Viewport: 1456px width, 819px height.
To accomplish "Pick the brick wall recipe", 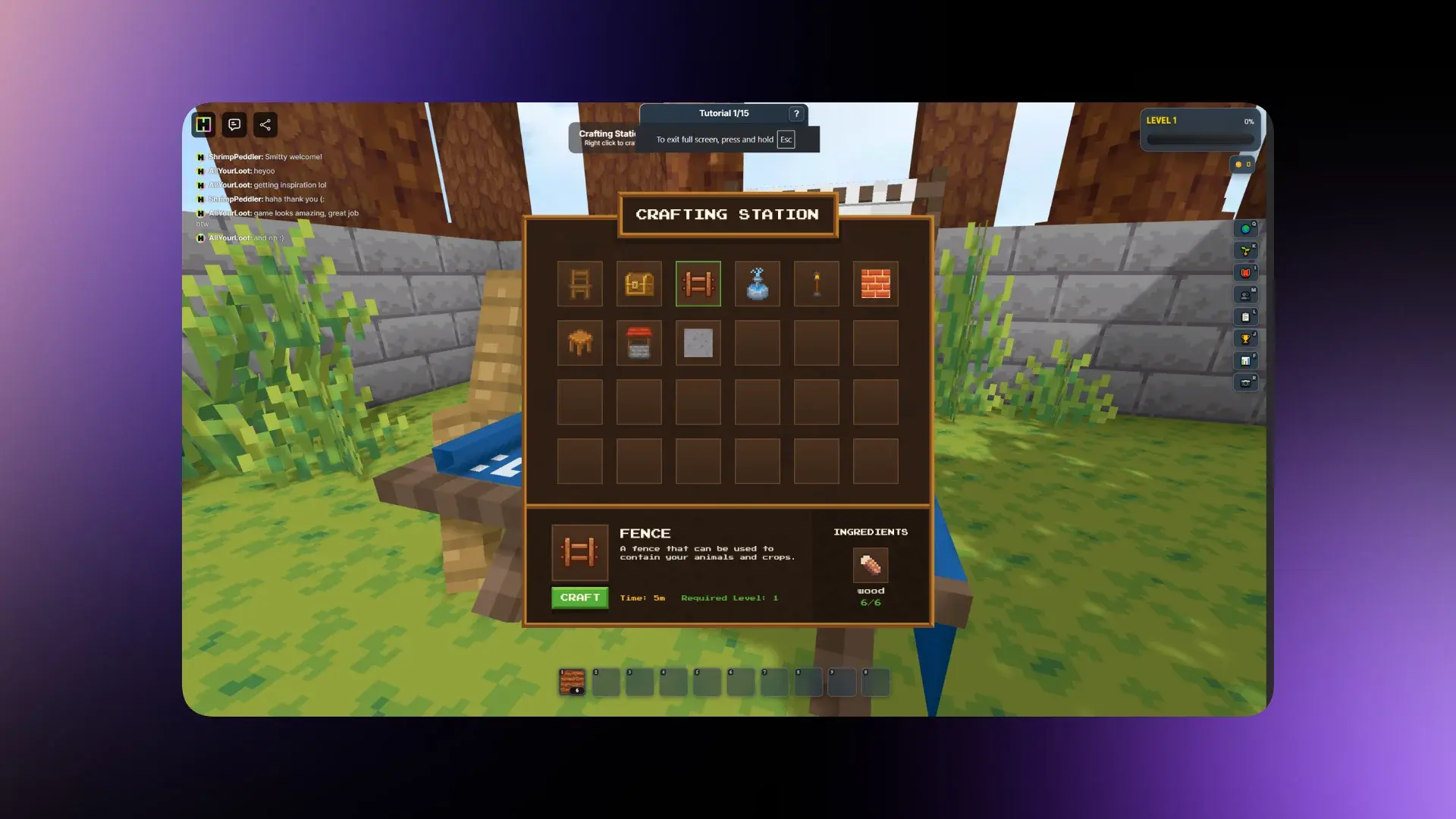I will click(875, 284).
